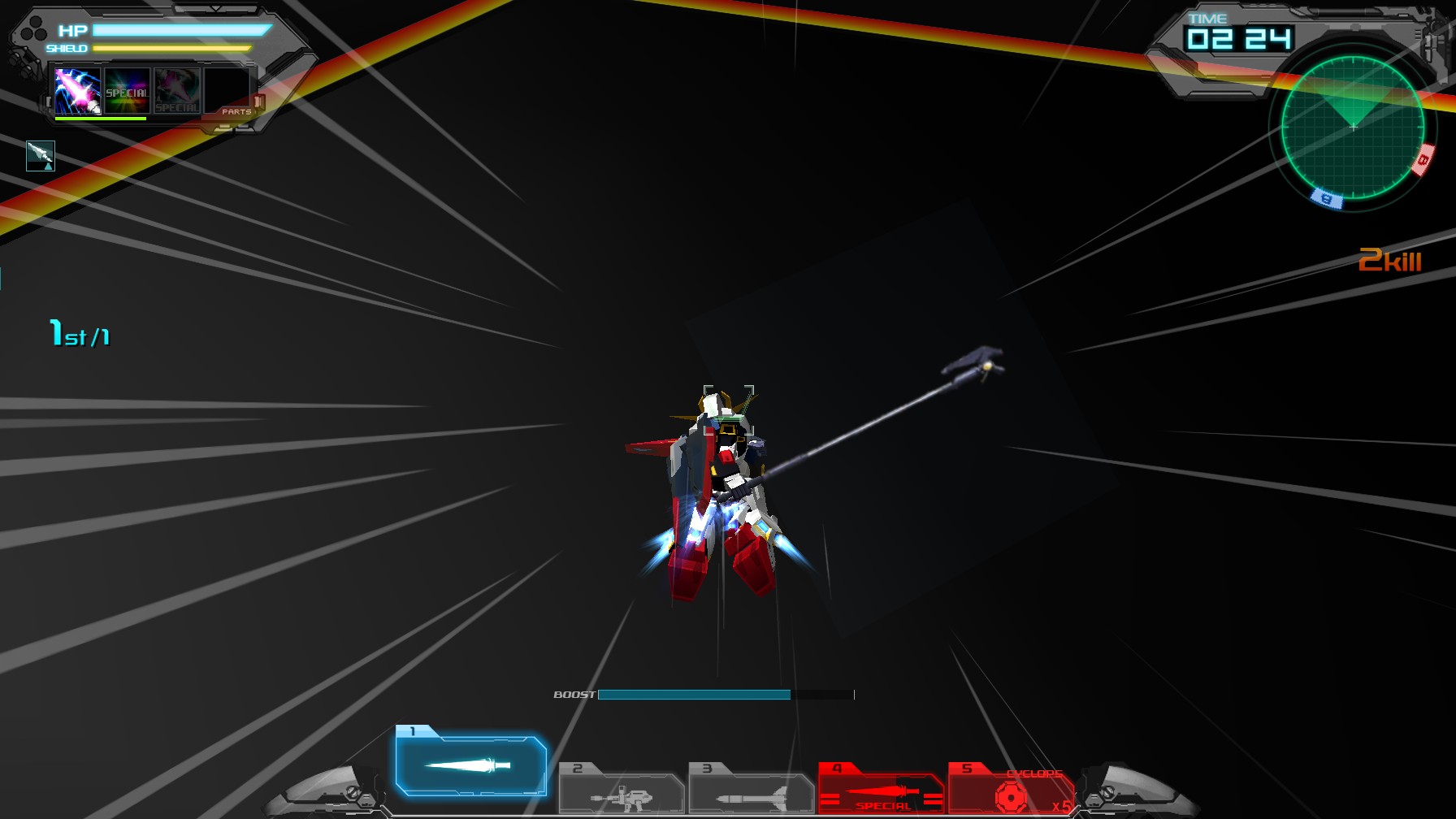Click the beam javelin icon below the HUD
This screenshot has width=1456, height=819.
coord(41,154)
